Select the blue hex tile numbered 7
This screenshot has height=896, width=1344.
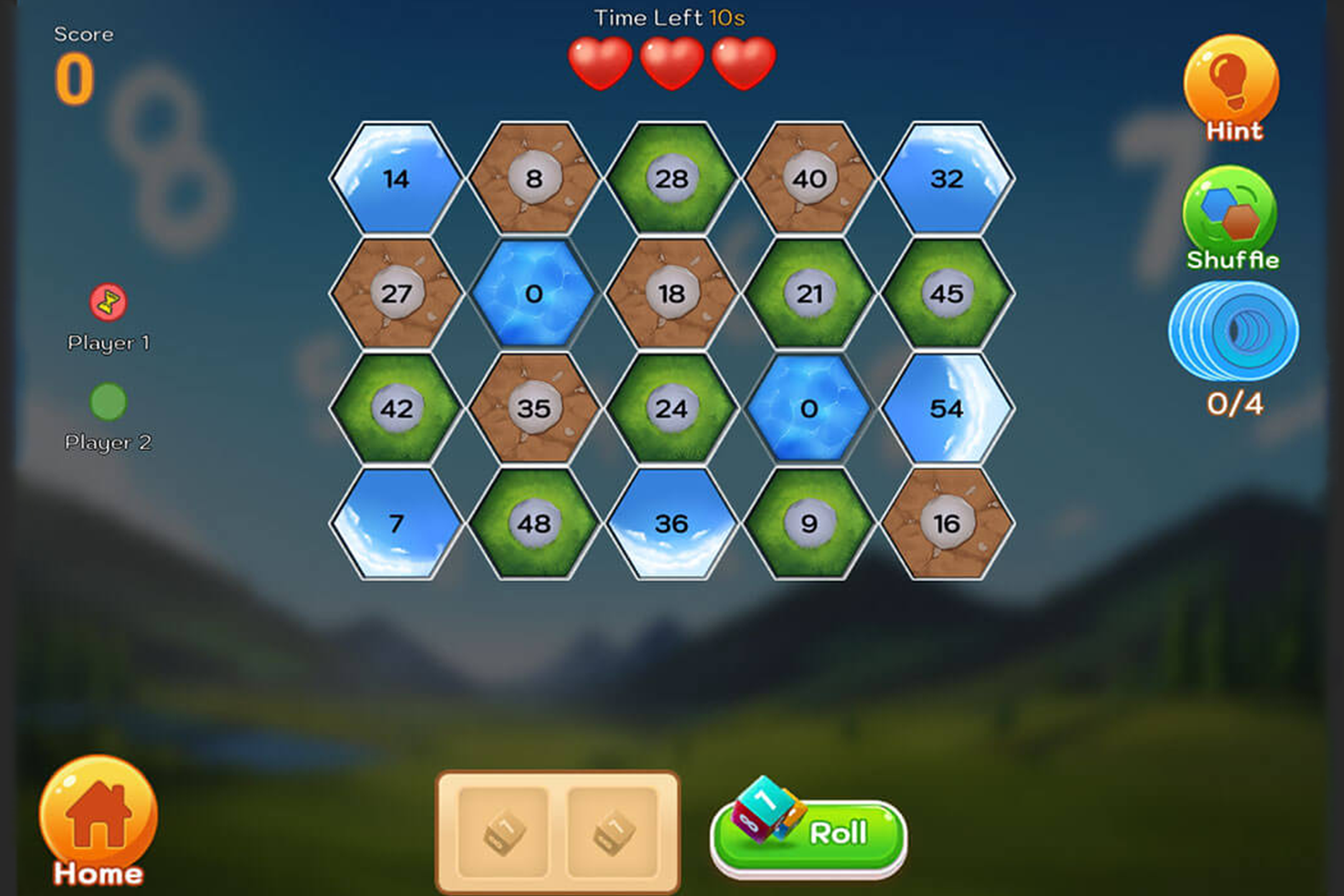click(396, 524)
